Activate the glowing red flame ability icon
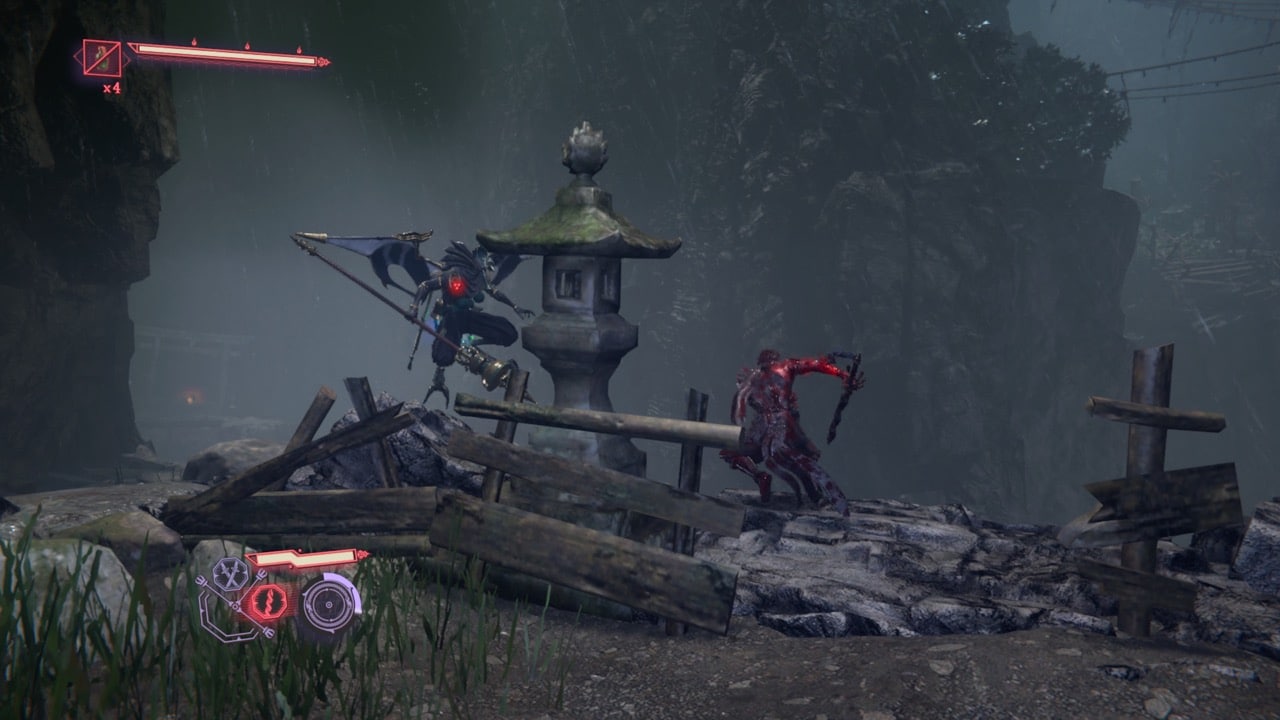This screenshot has width=1280, height=720. pyautogui.click(x=267, y=602)
